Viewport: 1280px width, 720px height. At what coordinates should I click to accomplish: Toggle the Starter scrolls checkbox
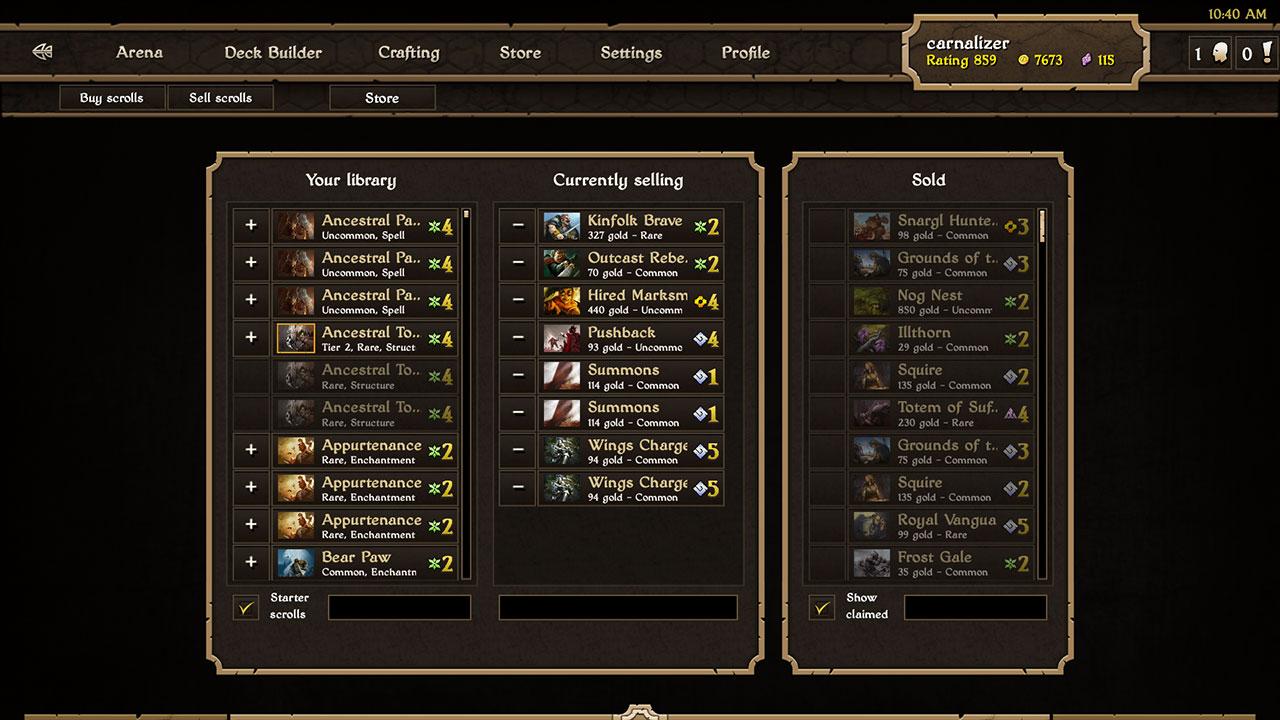coord(246,606)
